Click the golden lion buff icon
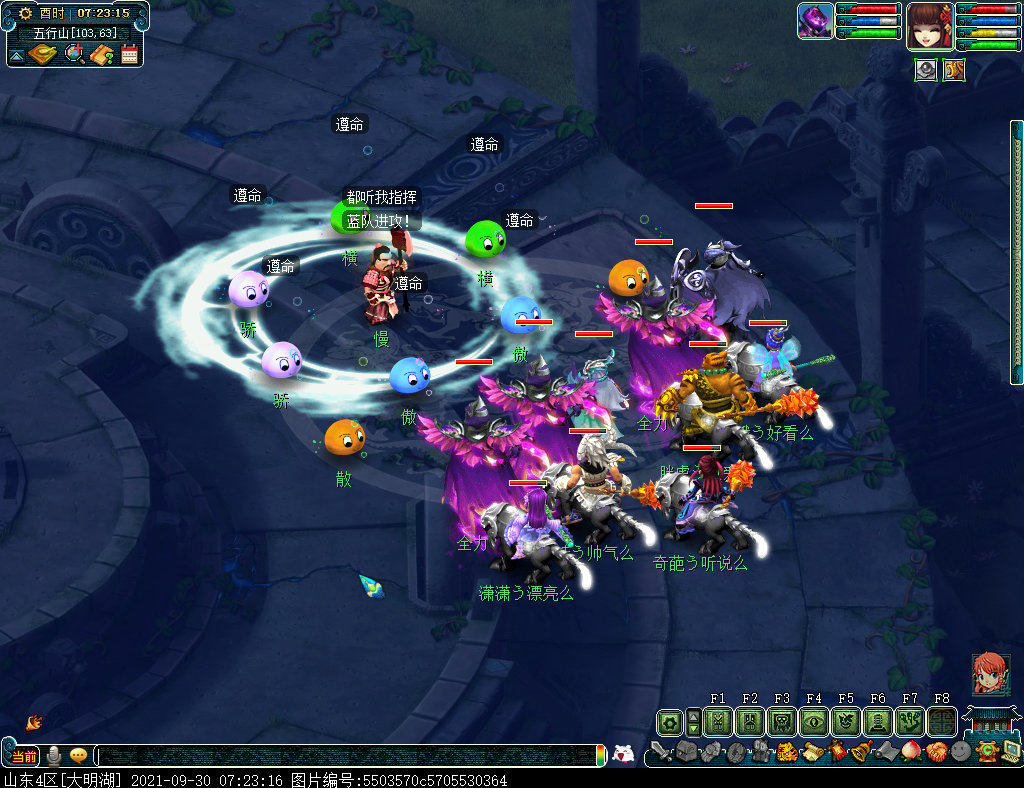Viewport: 1024px width, 788px height. (x=954, y=70)
